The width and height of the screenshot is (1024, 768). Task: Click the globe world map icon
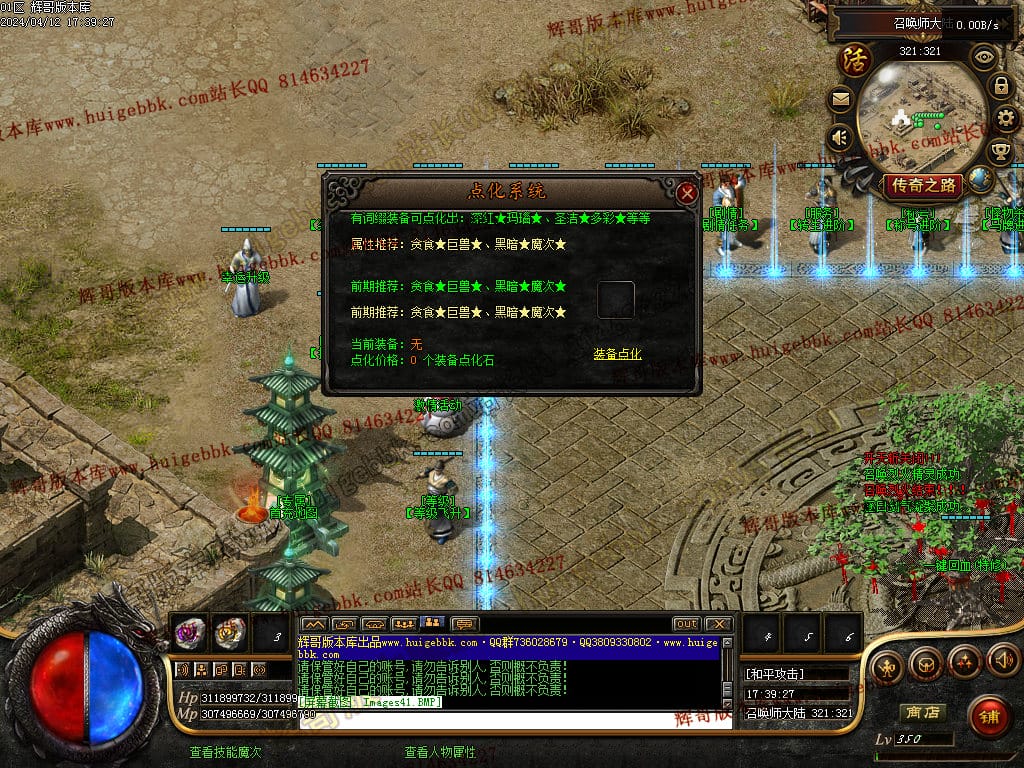click(981, 180)
